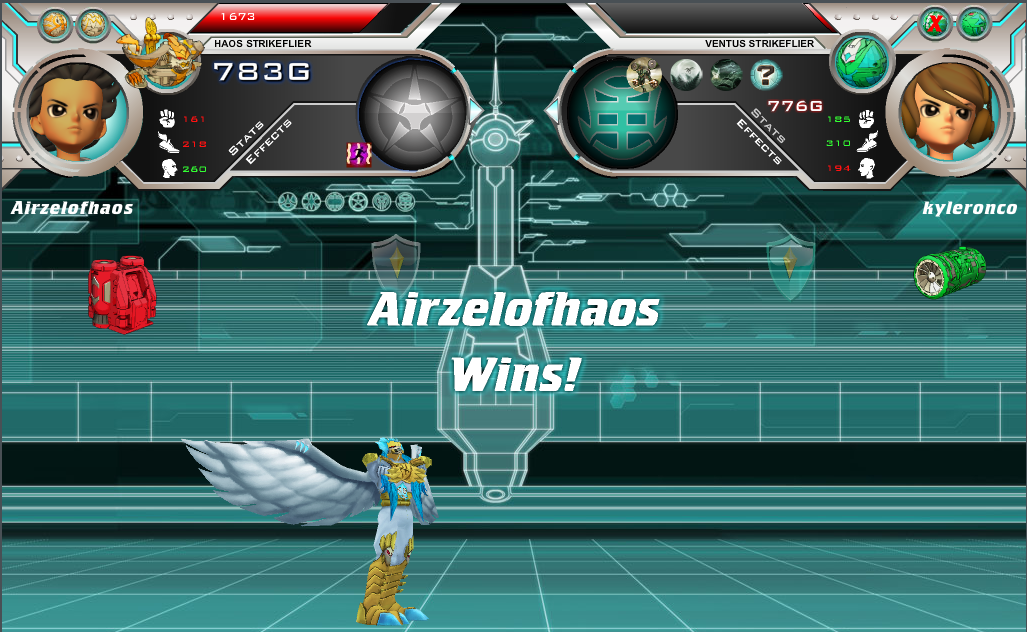Image resolution: width=1027 pixels, height=632 pixels.
Task: Click the question mark ability slot
Action: coord(766,74)
